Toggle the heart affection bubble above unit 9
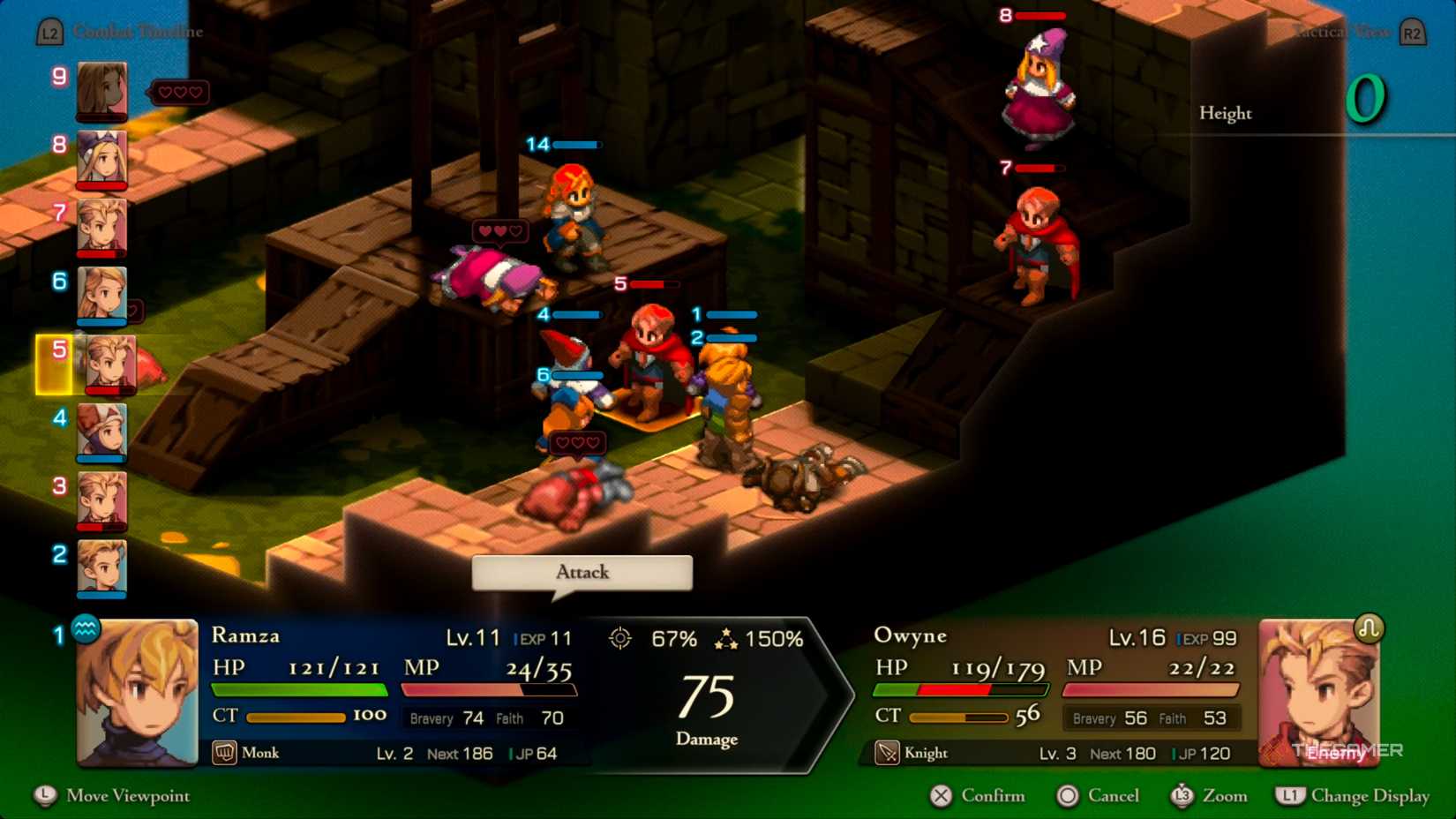This screenshot has width=1456, height=819. pos(180,91)
